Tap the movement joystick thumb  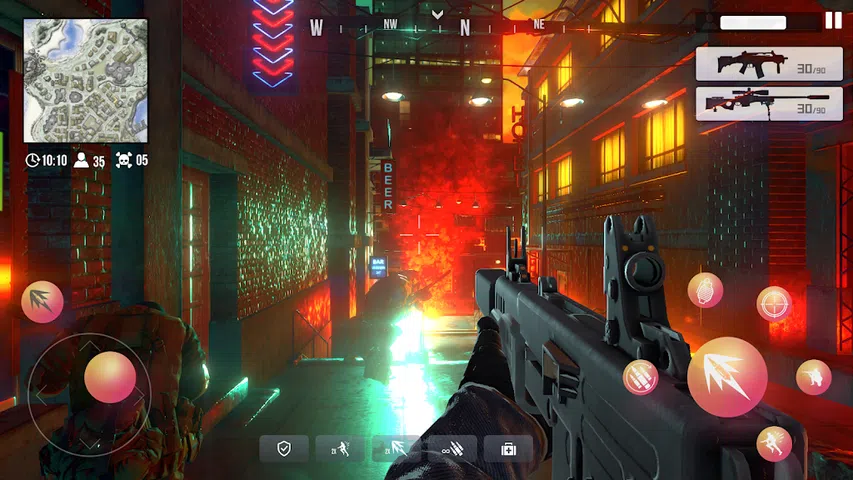tap(109, 377)
